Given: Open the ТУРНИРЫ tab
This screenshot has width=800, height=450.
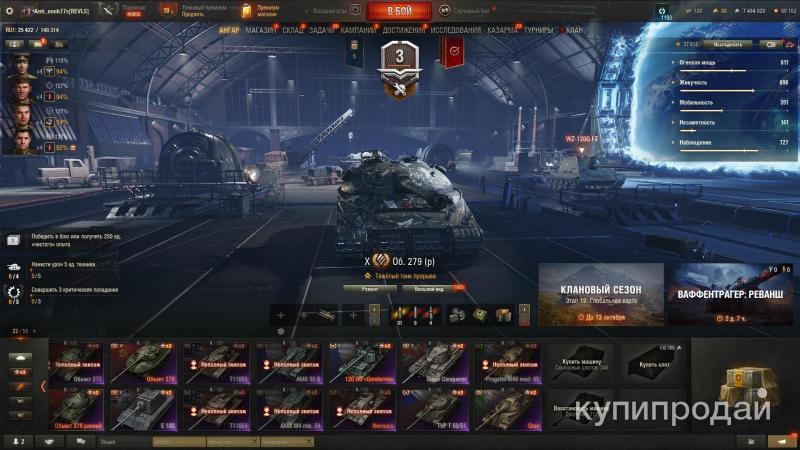Looking at the screenshot, I should [x=541, y=30].
